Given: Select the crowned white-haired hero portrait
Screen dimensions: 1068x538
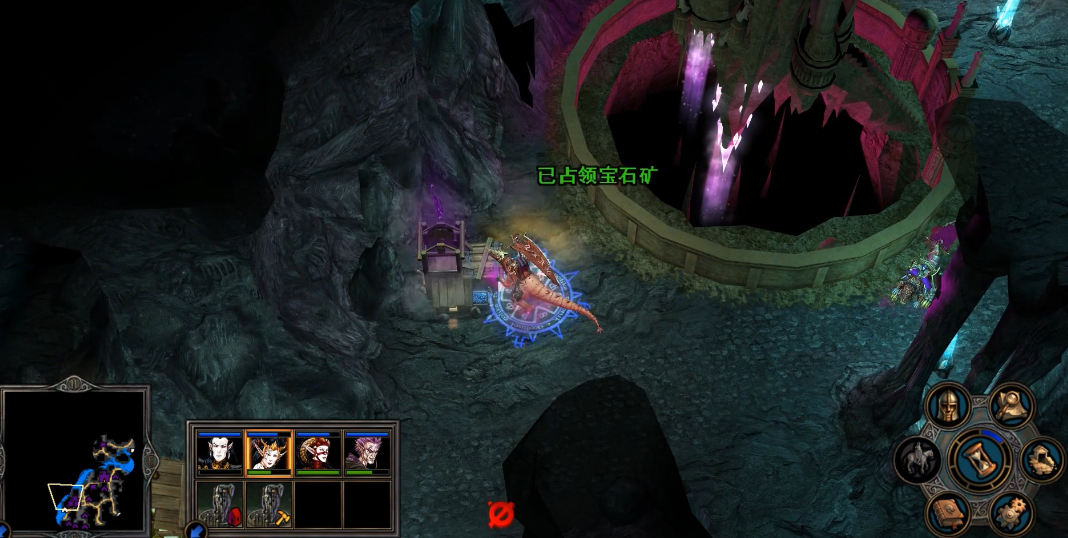Looking at the screenshot, I should pyautogui.click(x=268, y=452).
